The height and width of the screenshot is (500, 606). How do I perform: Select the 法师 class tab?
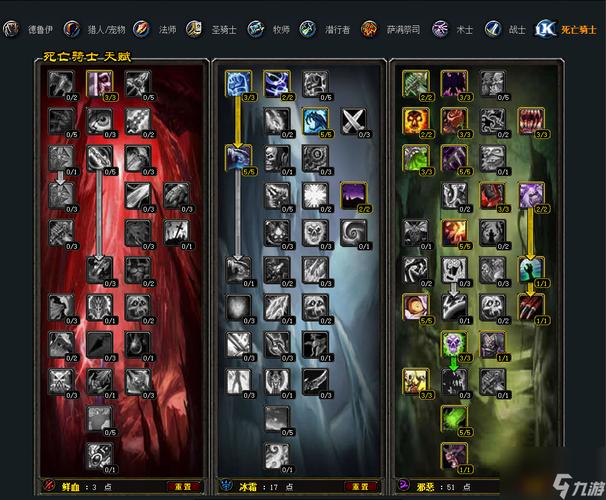tap(160, 29)
